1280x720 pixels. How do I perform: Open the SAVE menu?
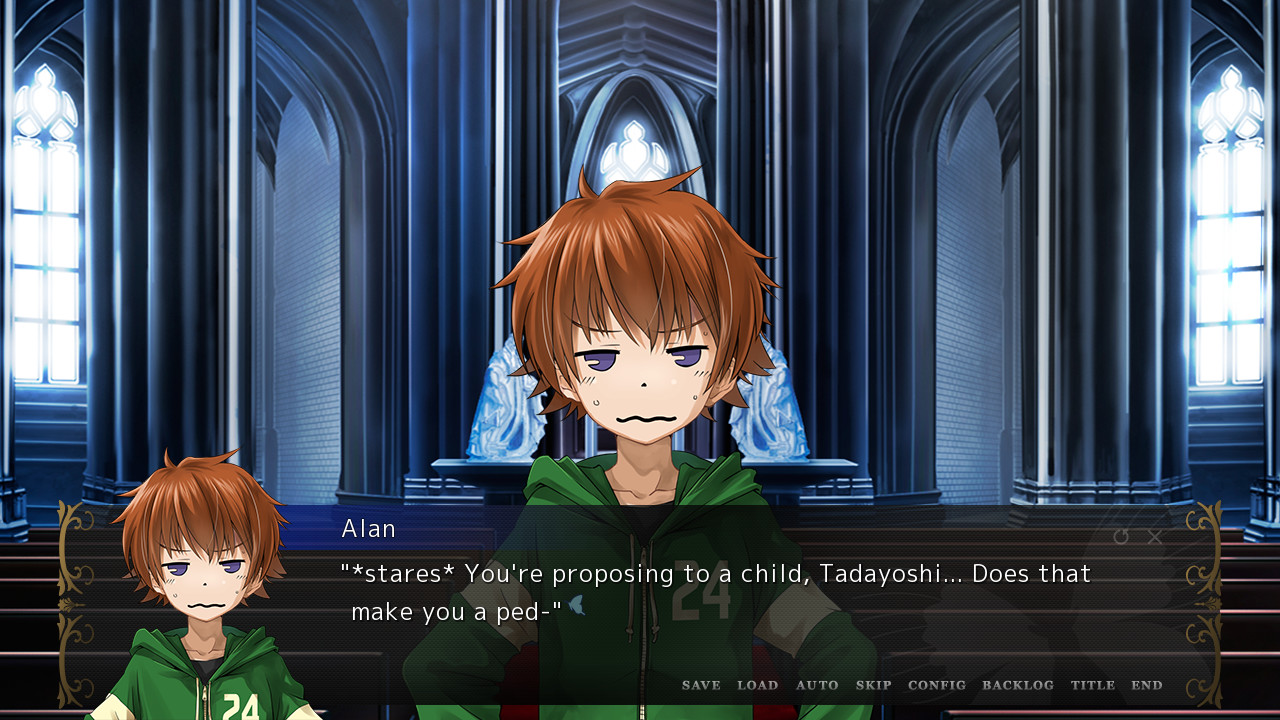click(701, 685)
